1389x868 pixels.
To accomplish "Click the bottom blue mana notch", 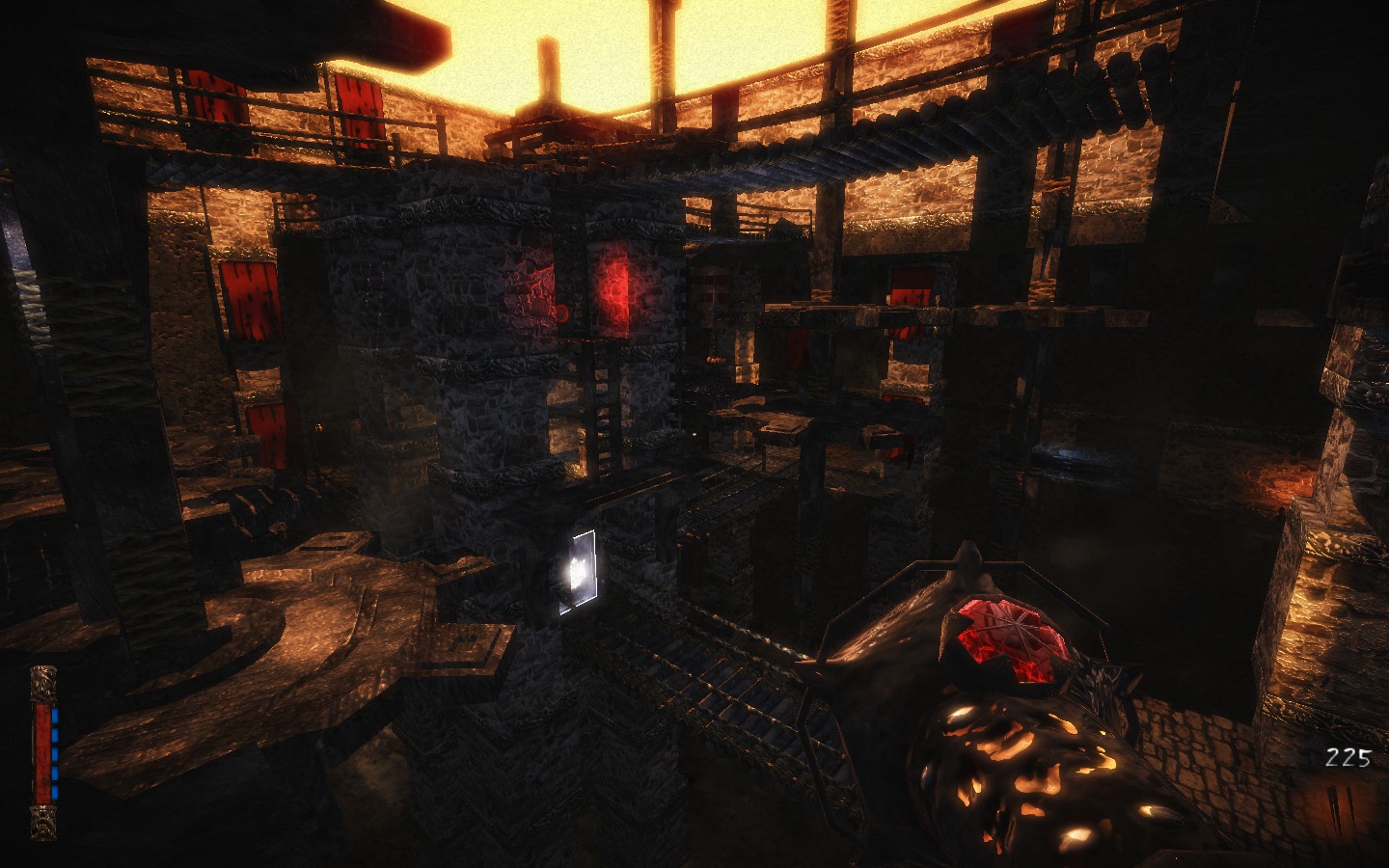I will pyautogui.click(x=56, y=791).
